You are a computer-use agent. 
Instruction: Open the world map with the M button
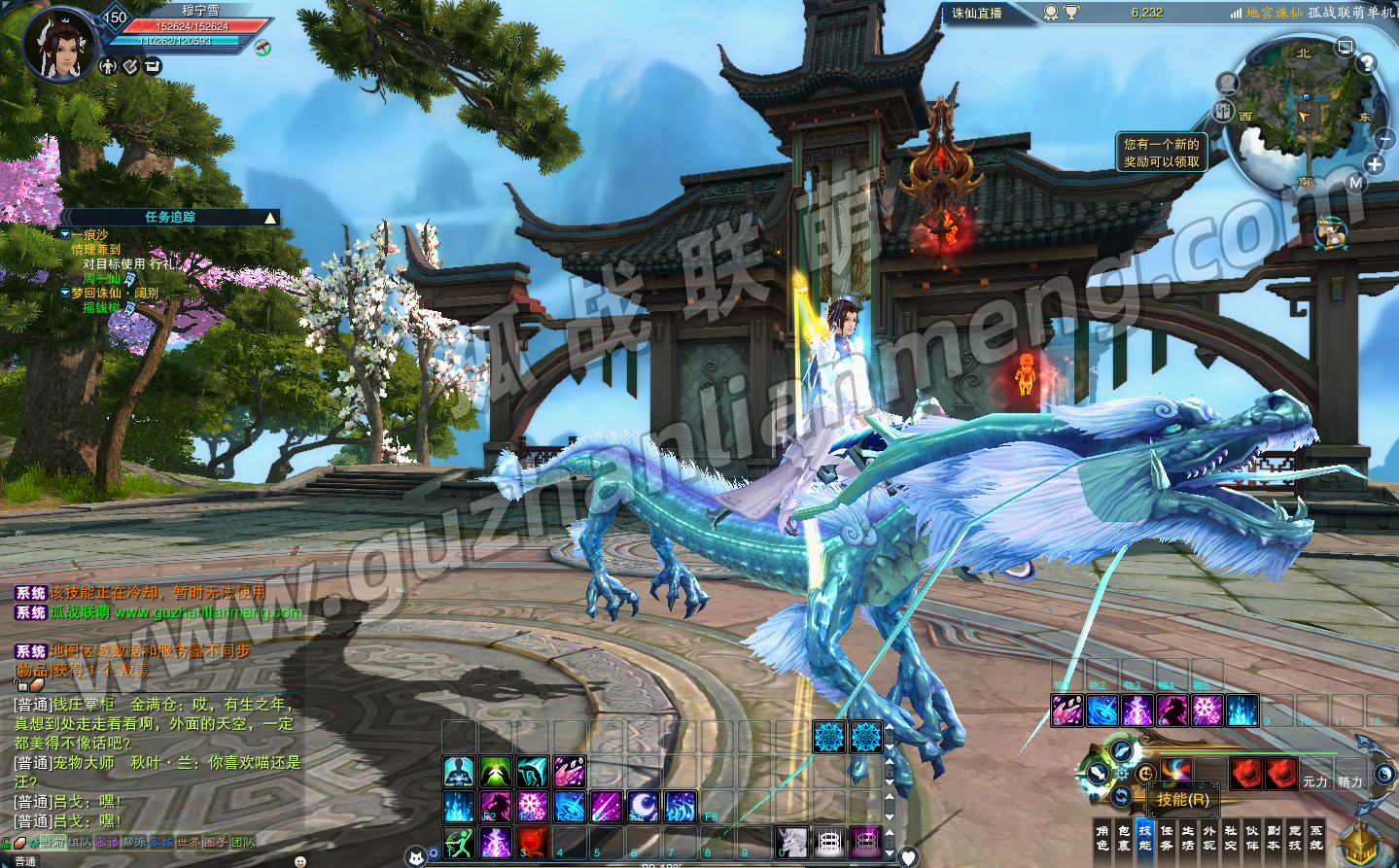pyautogui.click(x=1355, y=183)
